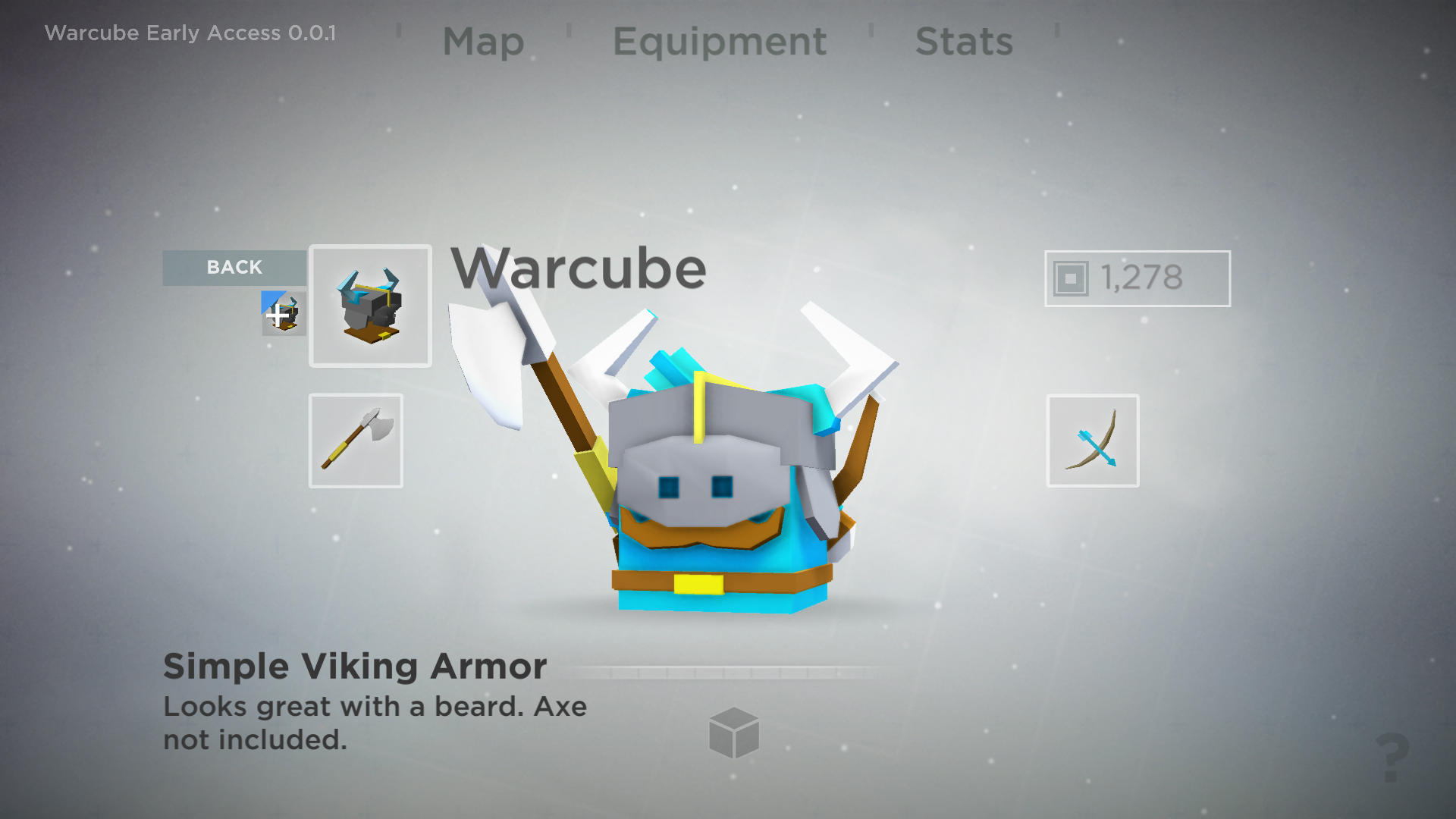Switch to the Map tab
Screen dimensions: 1456x819
tap(484, 42)
